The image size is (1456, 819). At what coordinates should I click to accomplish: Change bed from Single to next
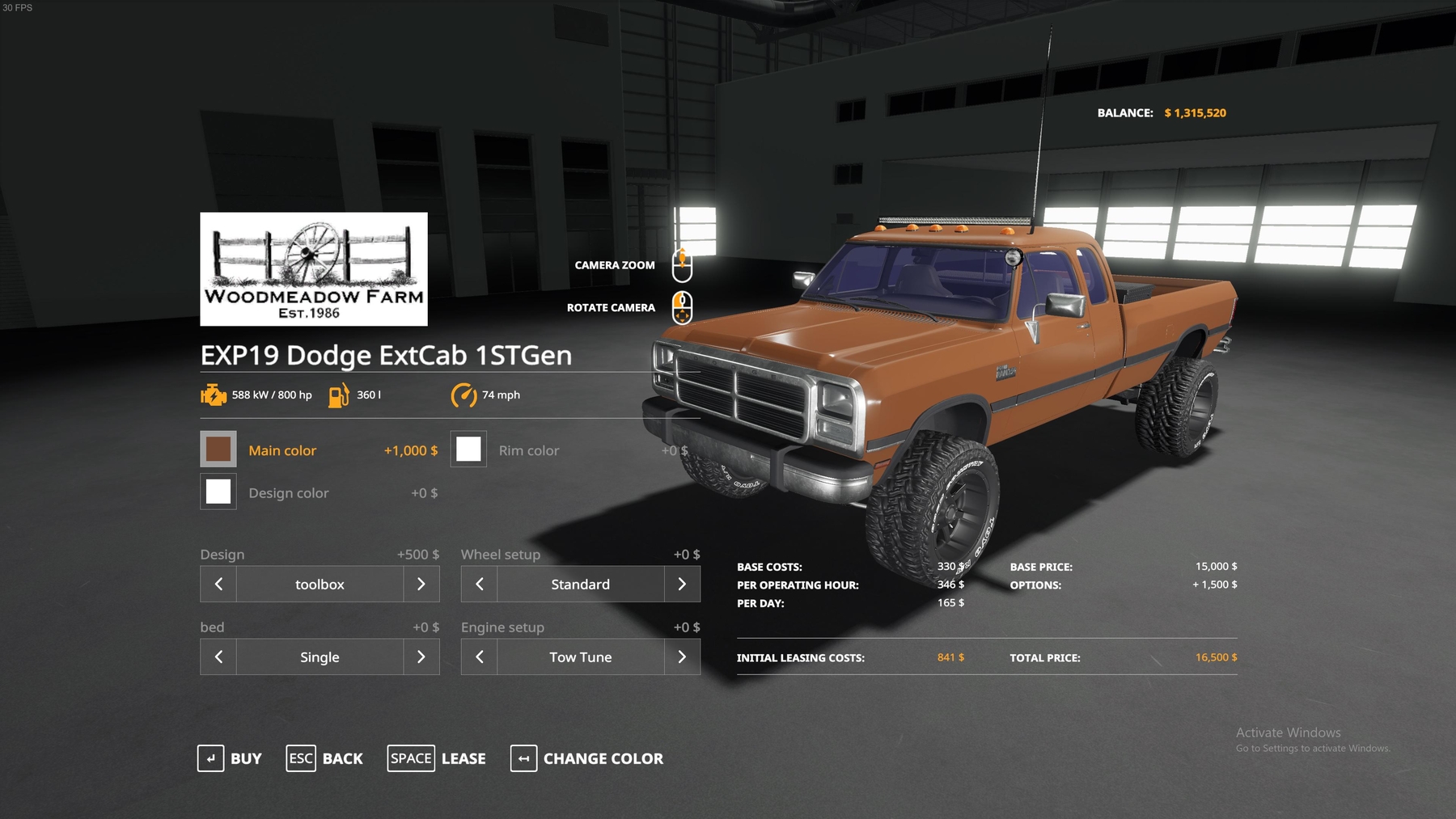point(421,656)
